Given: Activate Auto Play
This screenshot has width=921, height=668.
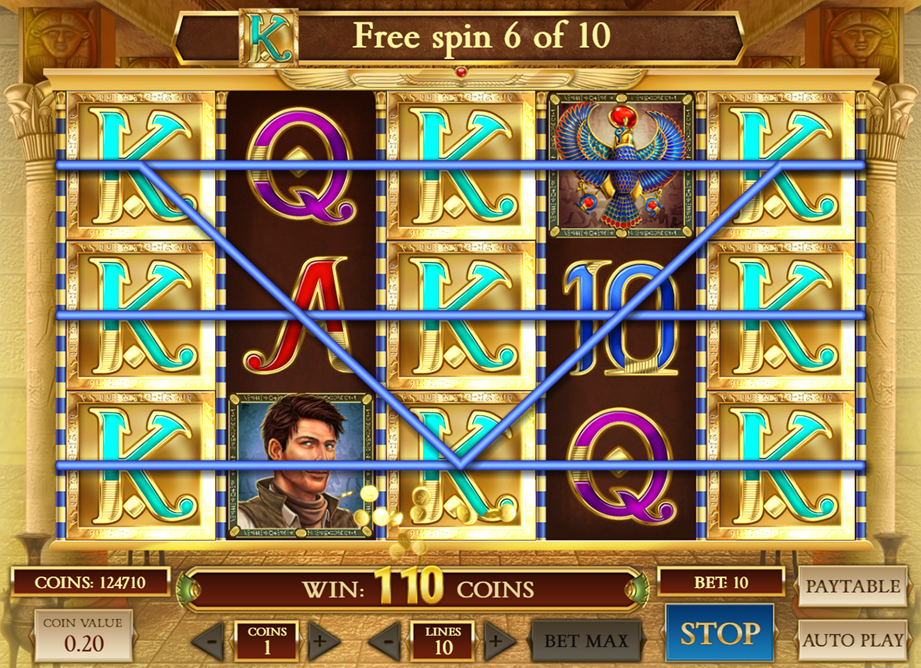Looking at the screenshot, I should point(852,639).
